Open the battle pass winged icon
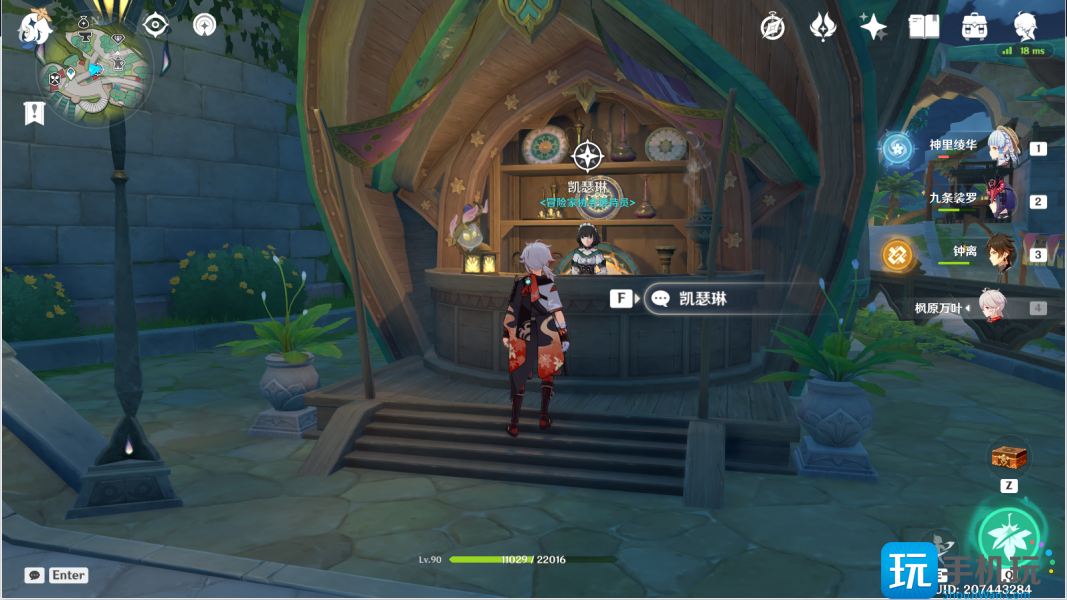The height and width of the screenshot is (600, 1067). (x=822, y=27)
